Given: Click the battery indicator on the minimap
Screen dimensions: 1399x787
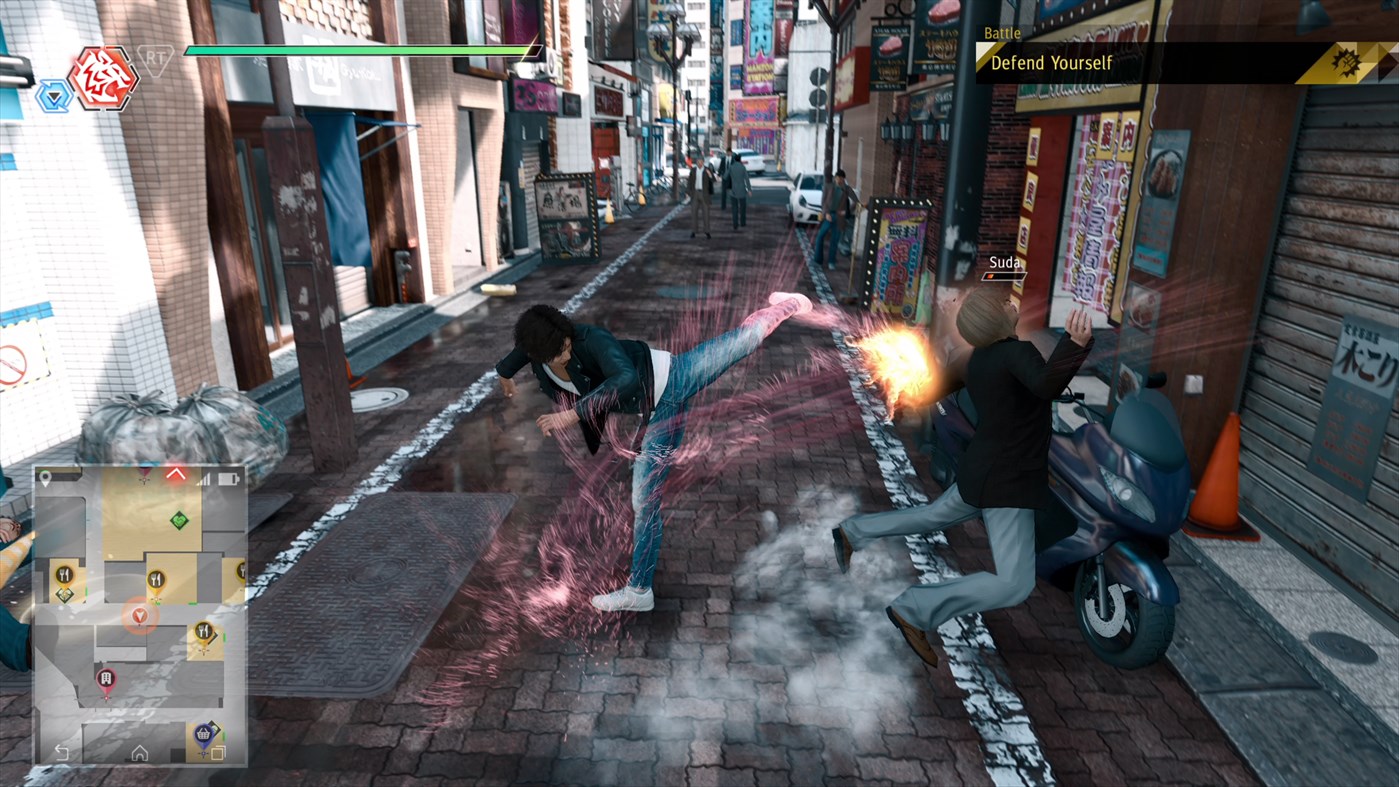Looking at the screenshot, I should point(226,478).
